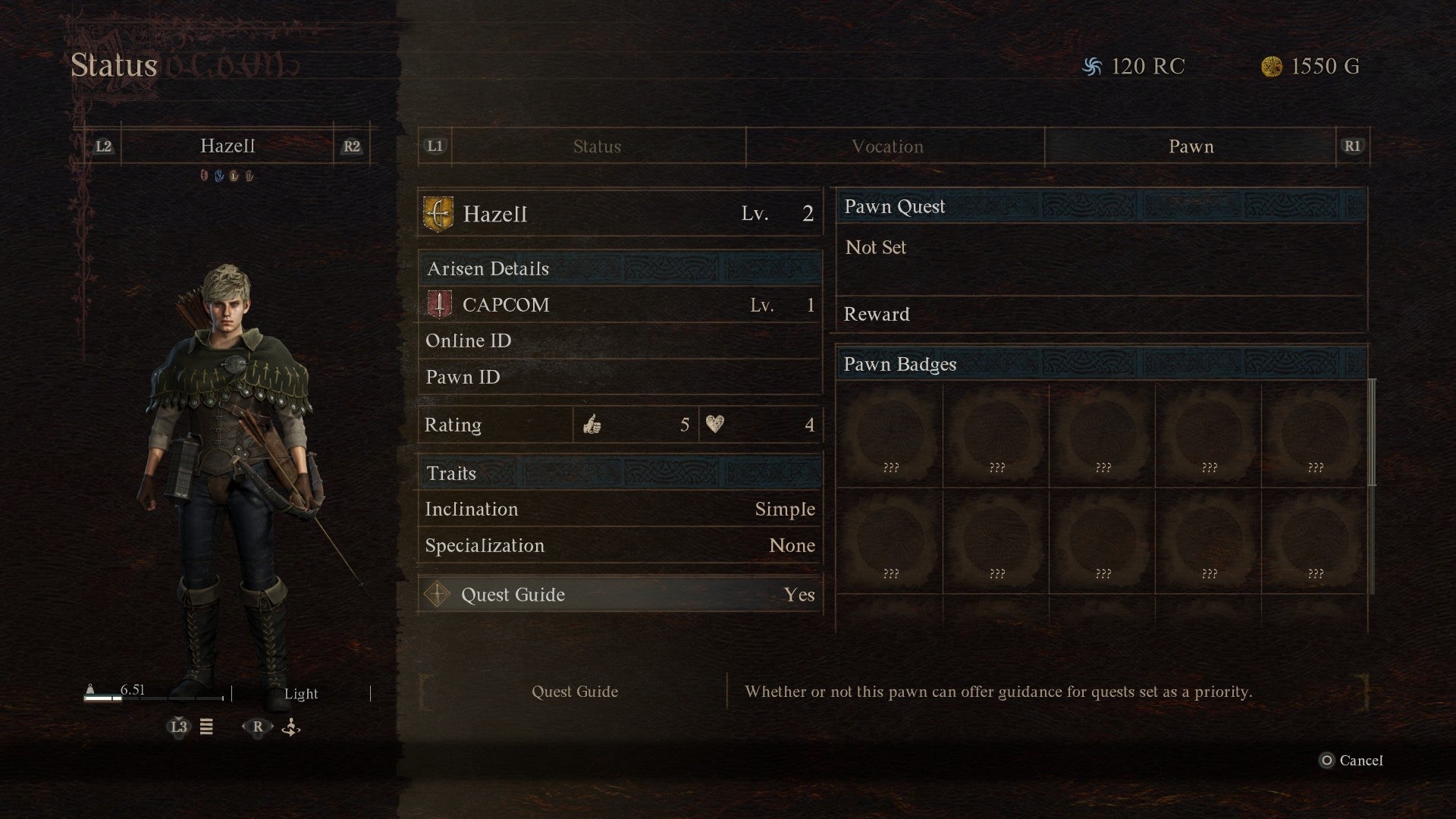
Task: Click the CAPCOM Arisen crest icon
Action: point(441,305)
